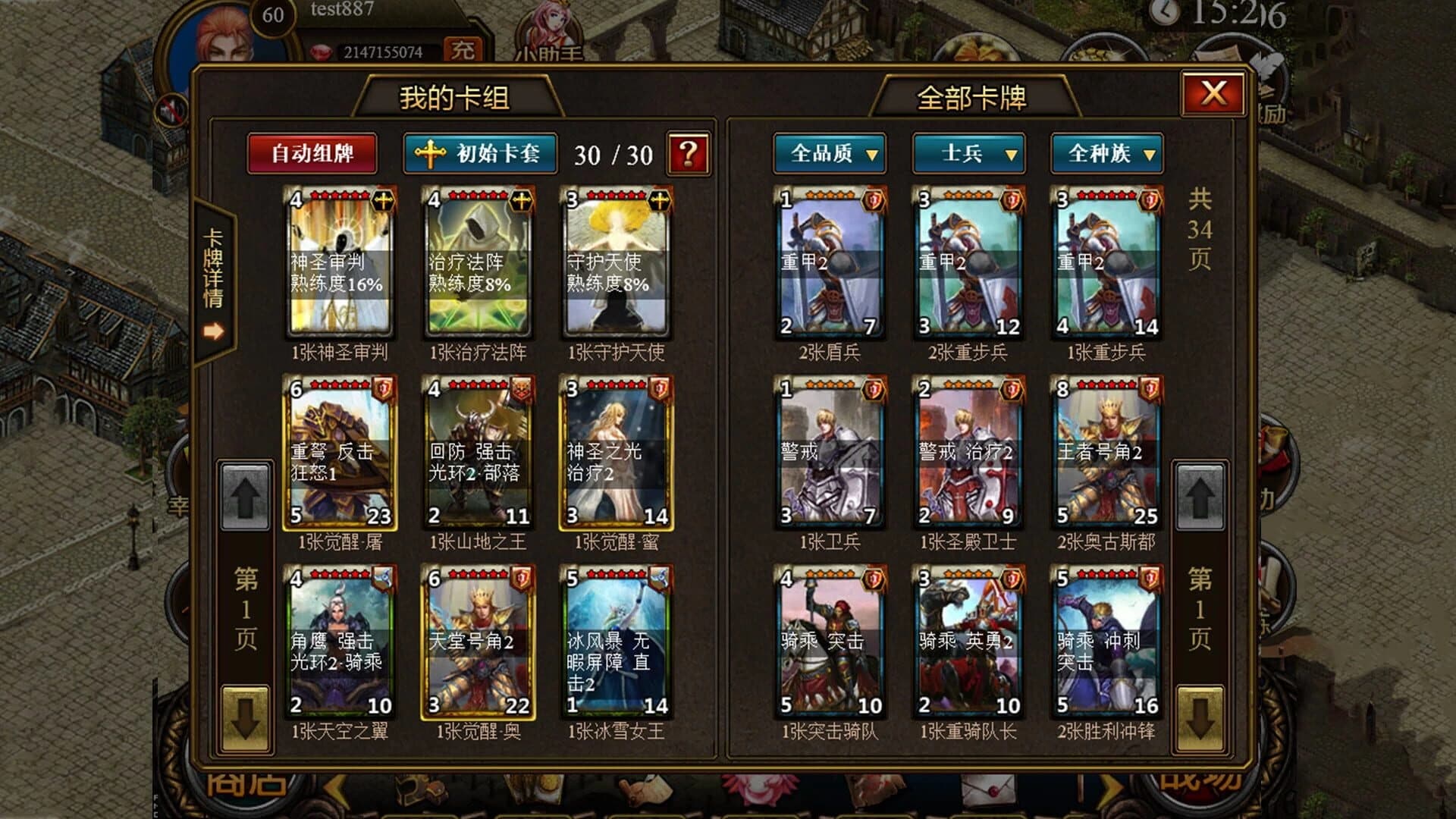
Task: Click the gold cross icon on 初始卡套 button
Action: [x=428, y=155]
